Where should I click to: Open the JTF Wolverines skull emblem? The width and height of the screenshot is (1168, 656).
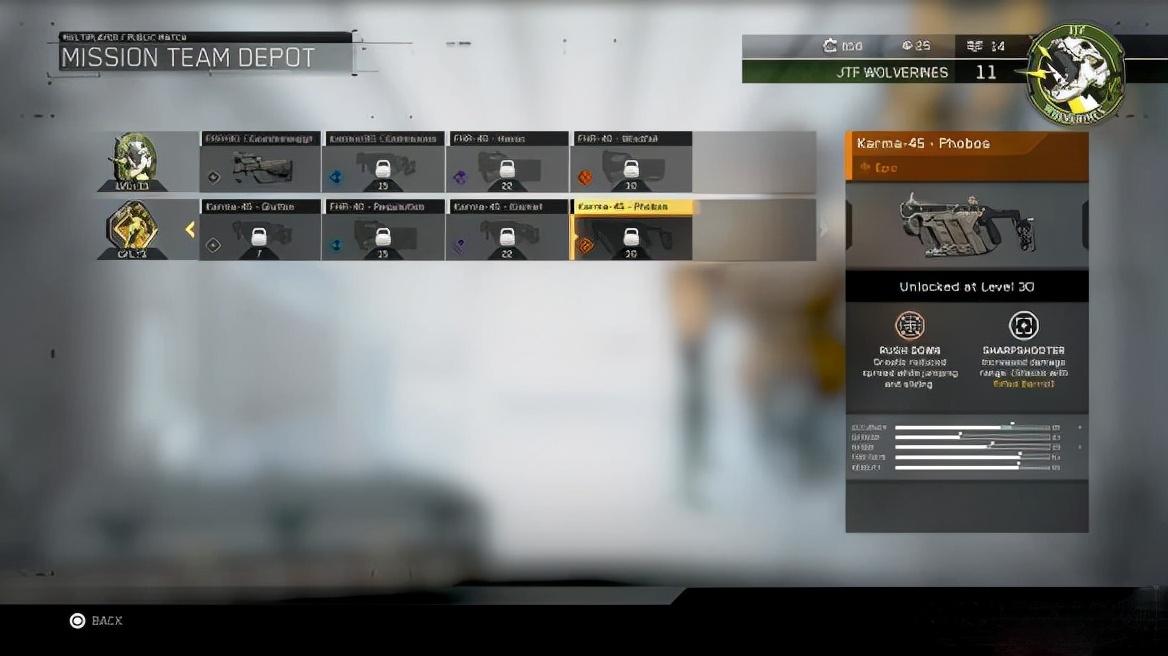1075,72
